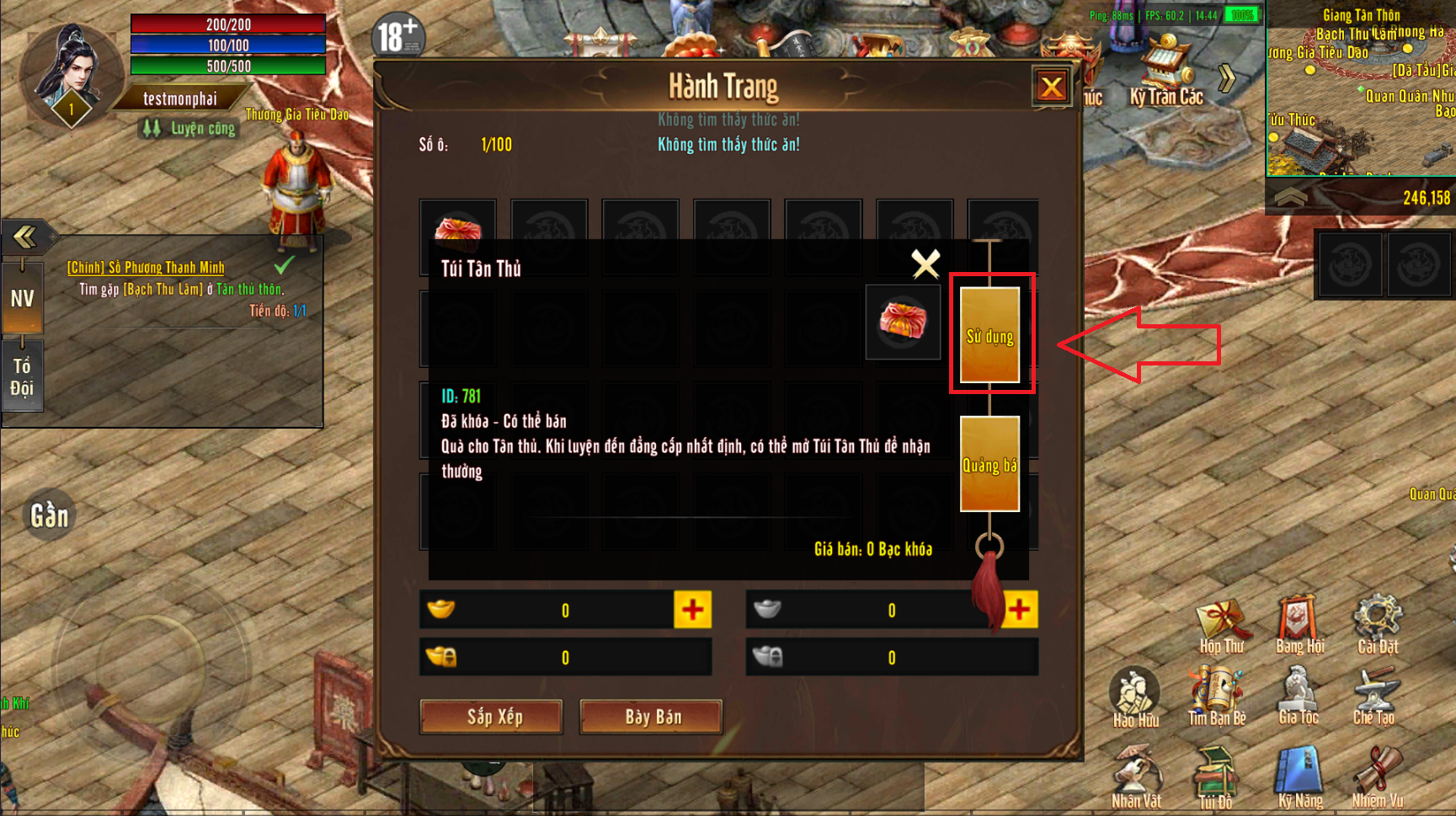
Task: Use the Túi Tân Thủ item
Action: point(989,334)
